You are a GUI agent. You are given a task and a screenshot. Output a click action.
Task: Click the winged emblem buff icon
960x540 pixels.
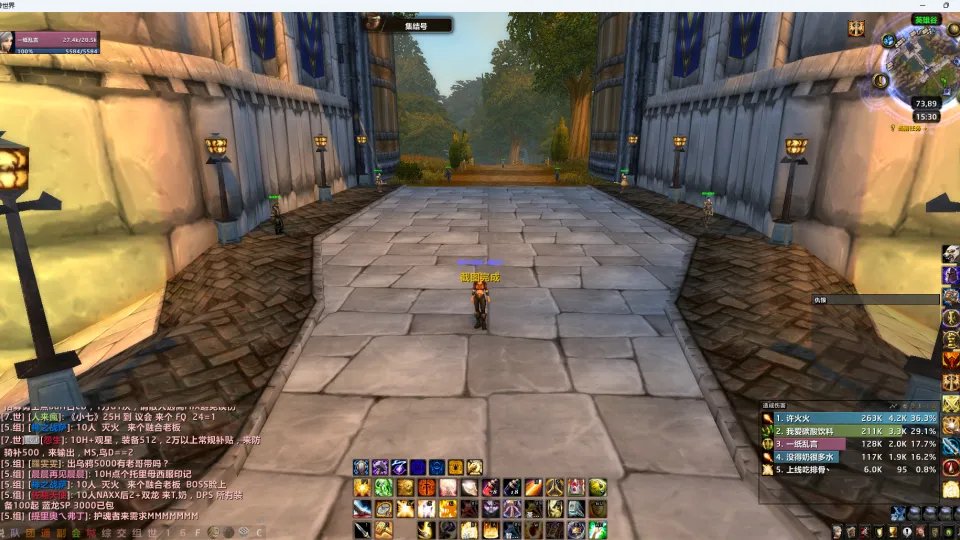click(x=857, y=28)
